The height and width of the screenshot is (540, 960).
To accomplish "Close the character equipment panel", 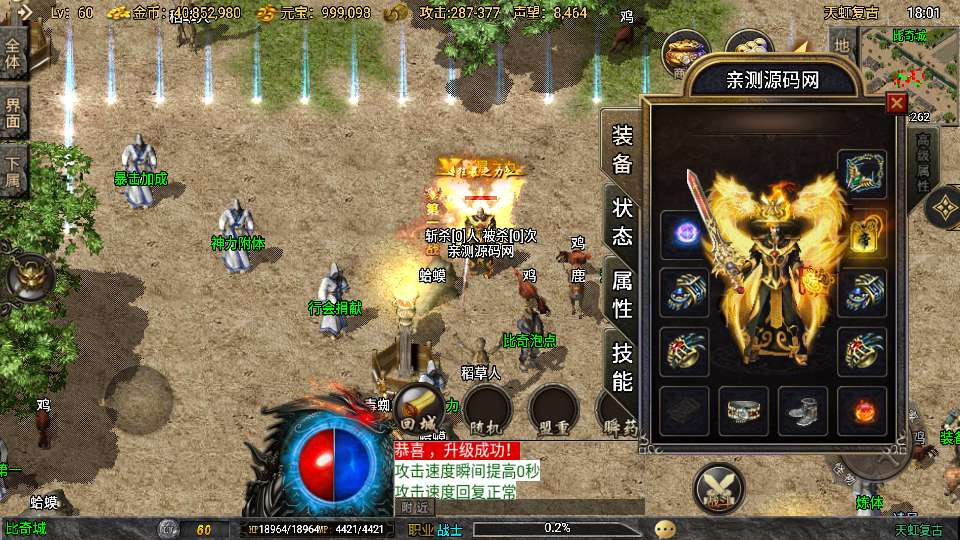I will (x=896, y=102).
